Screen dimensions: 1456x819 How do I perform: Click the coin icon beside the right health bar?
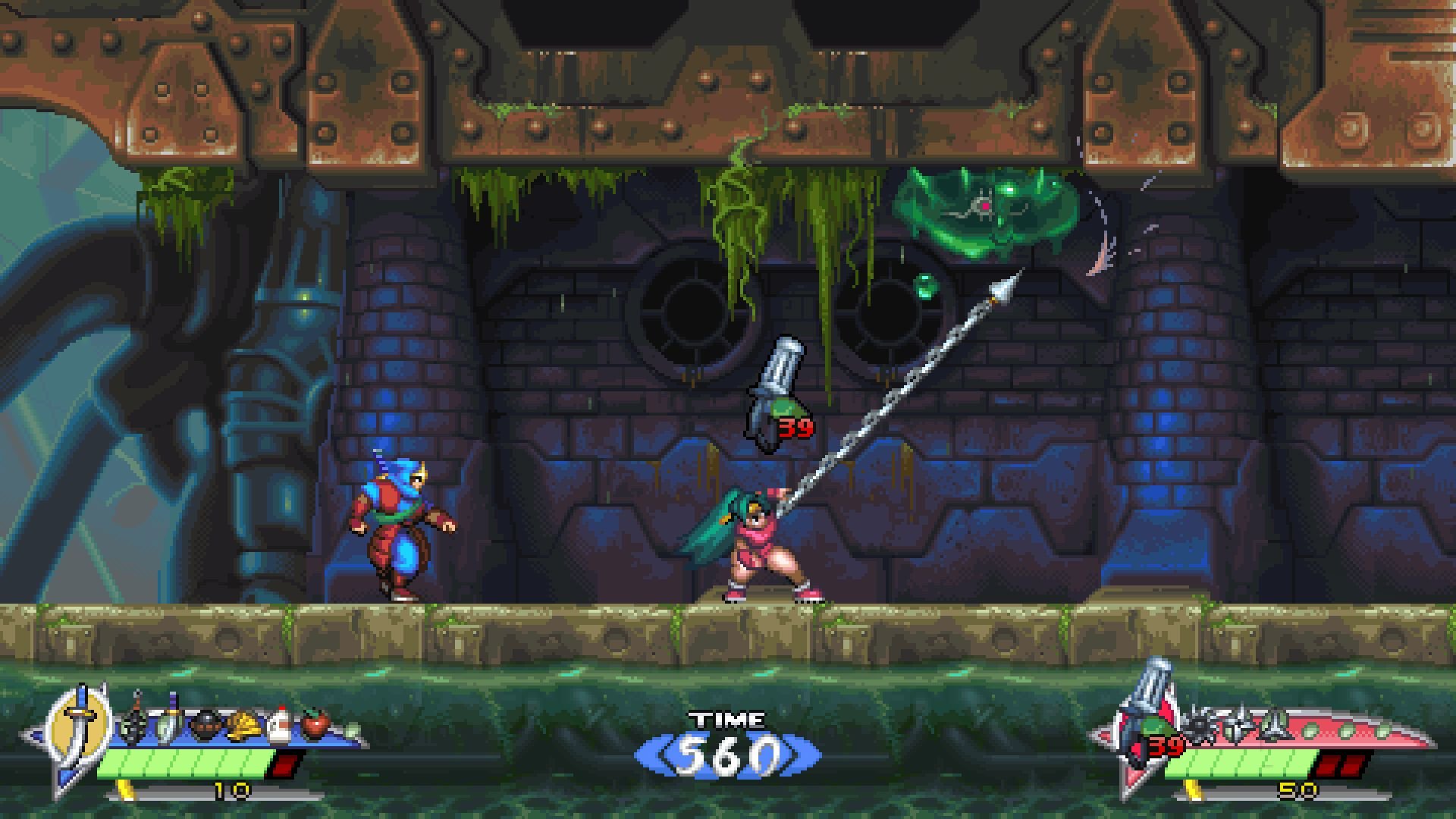1192,791
